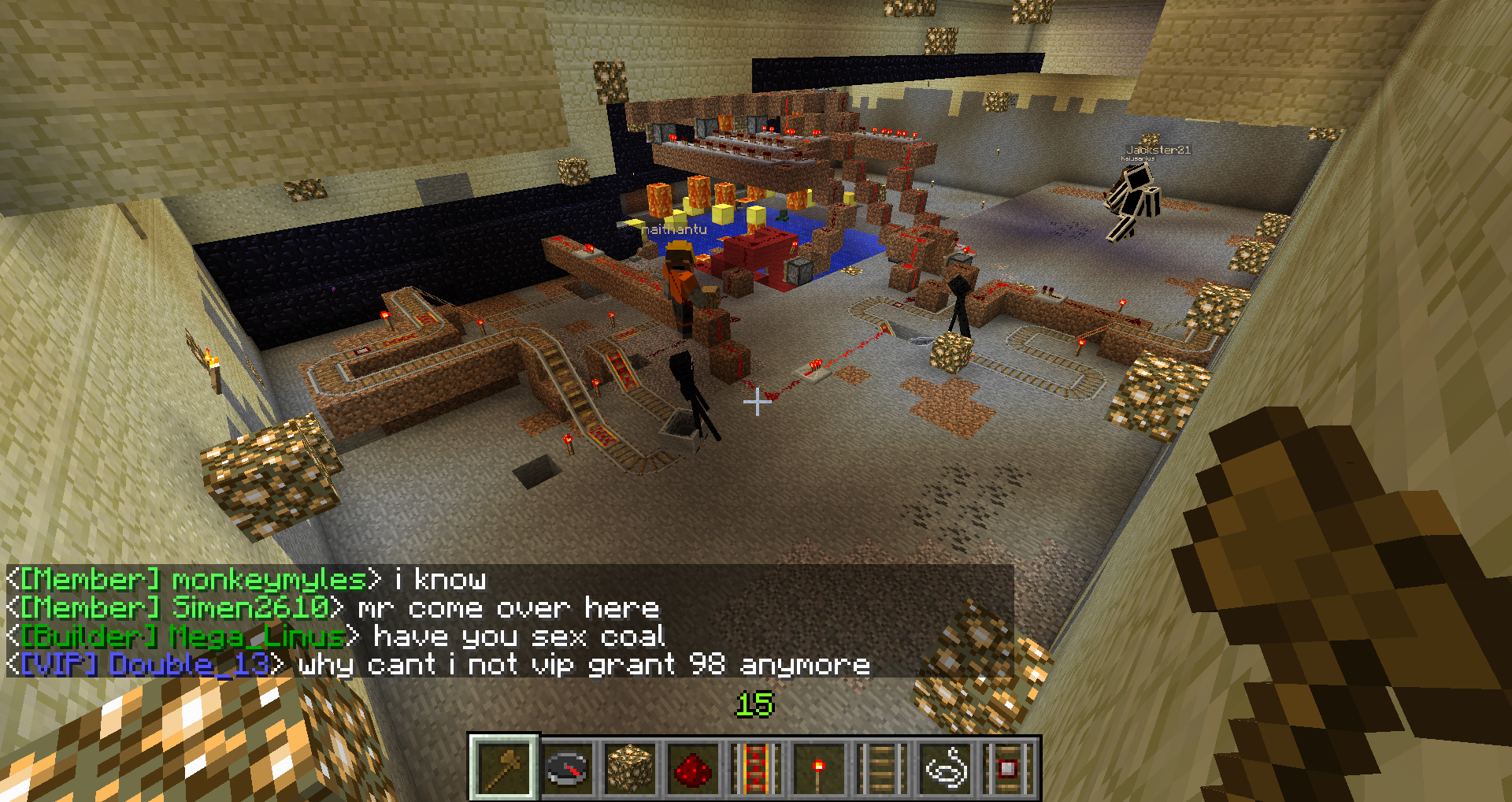Screen dimensions: 1512x802
Task: Select the compass in the hotbar
Action: tap(567, 767)
